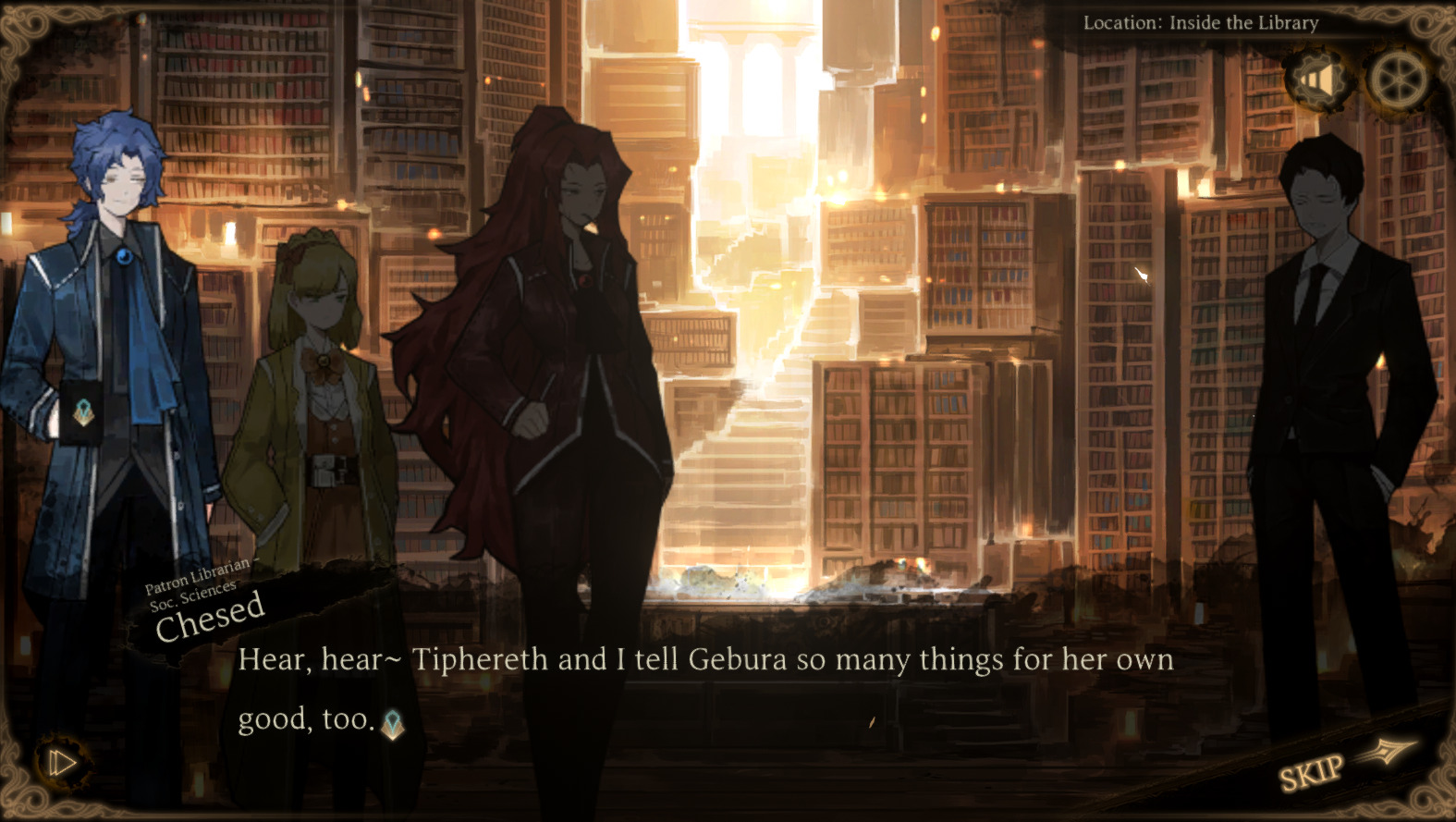Advance dialogue via the diamond continue marker
The width and height of the screenshot is (1456, 822).
coord(393,724)
